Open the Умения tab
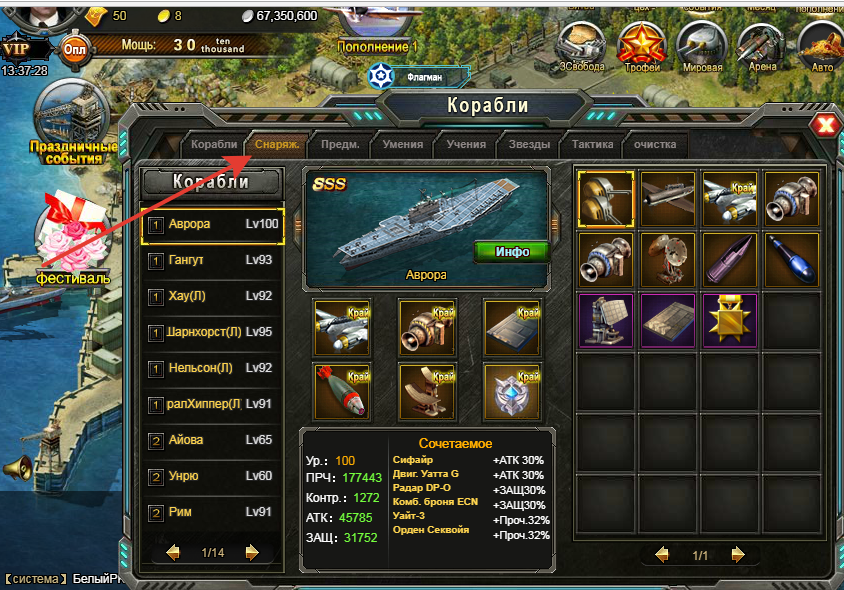Screen dimensions: 844x590 (402, 144)
